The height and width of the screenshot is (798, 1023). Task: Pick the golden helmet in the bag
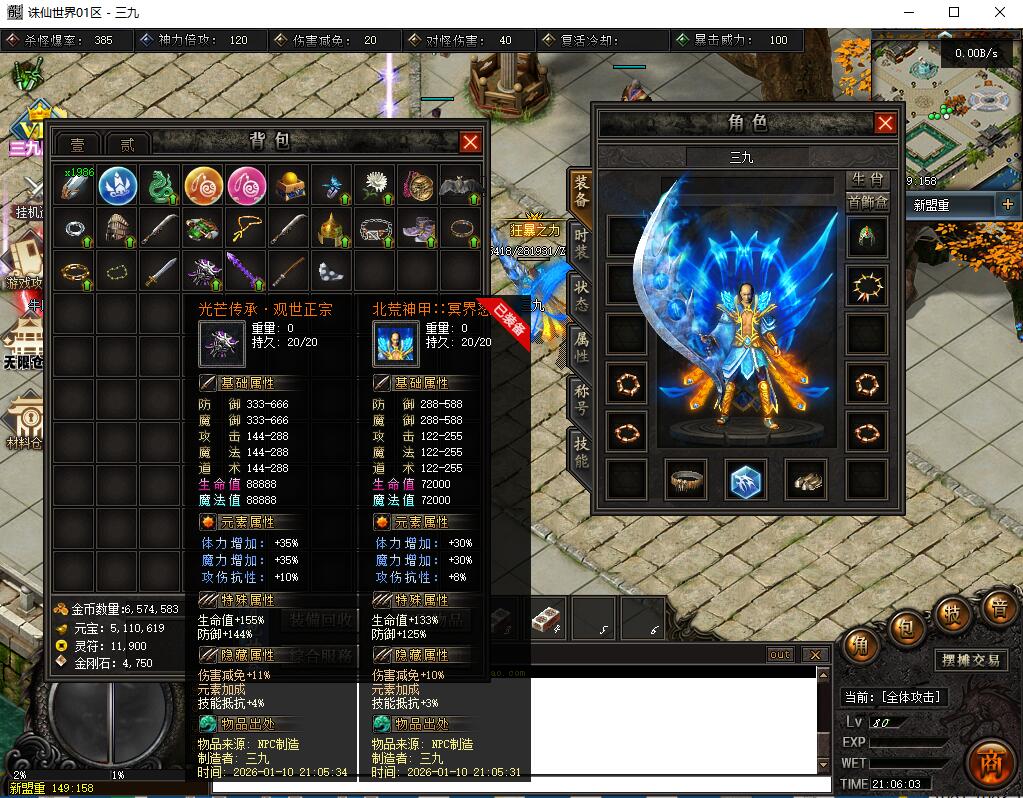pos(332,229)
